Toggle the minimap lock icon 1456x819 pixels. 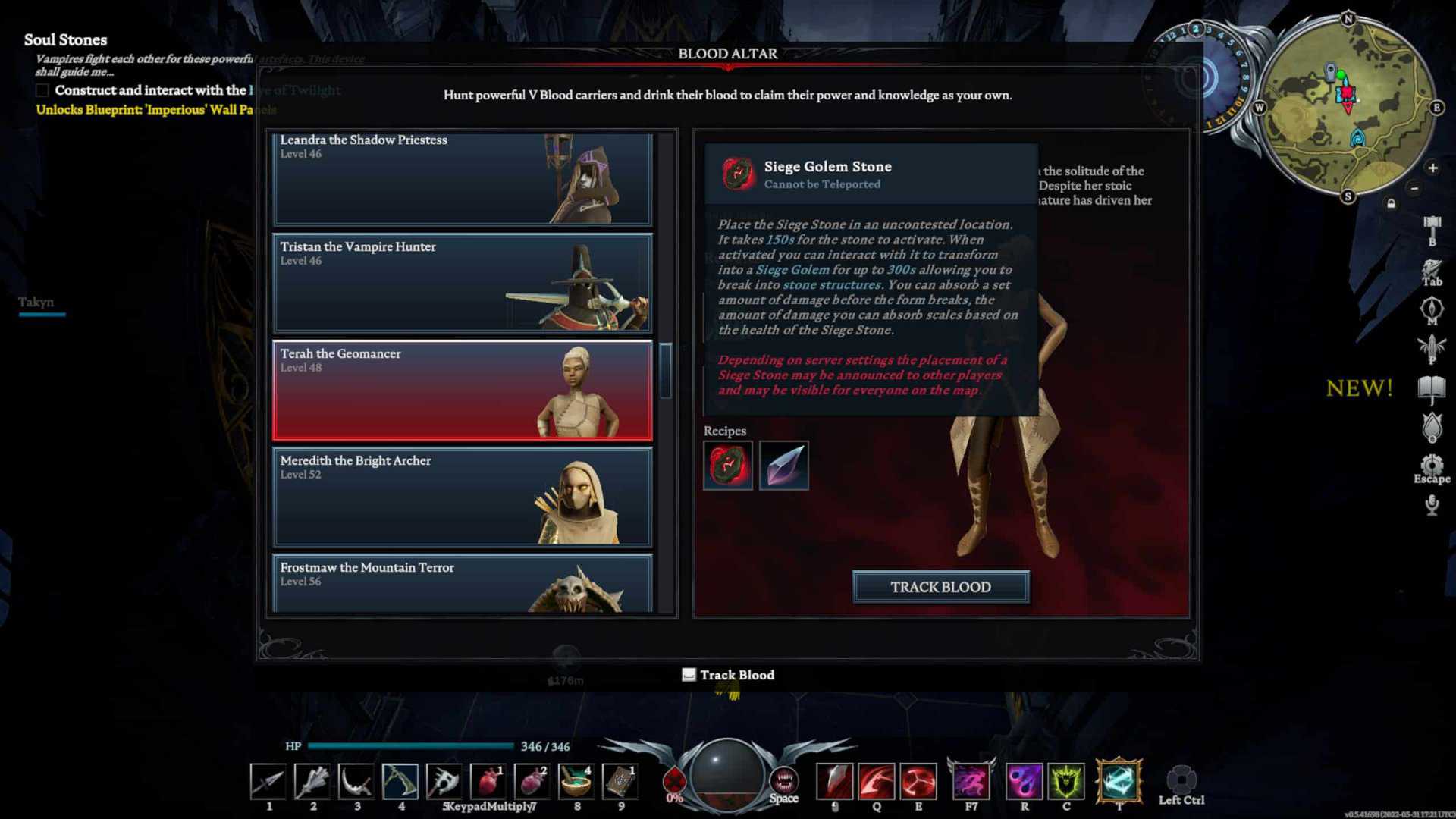pos(1391,203)
